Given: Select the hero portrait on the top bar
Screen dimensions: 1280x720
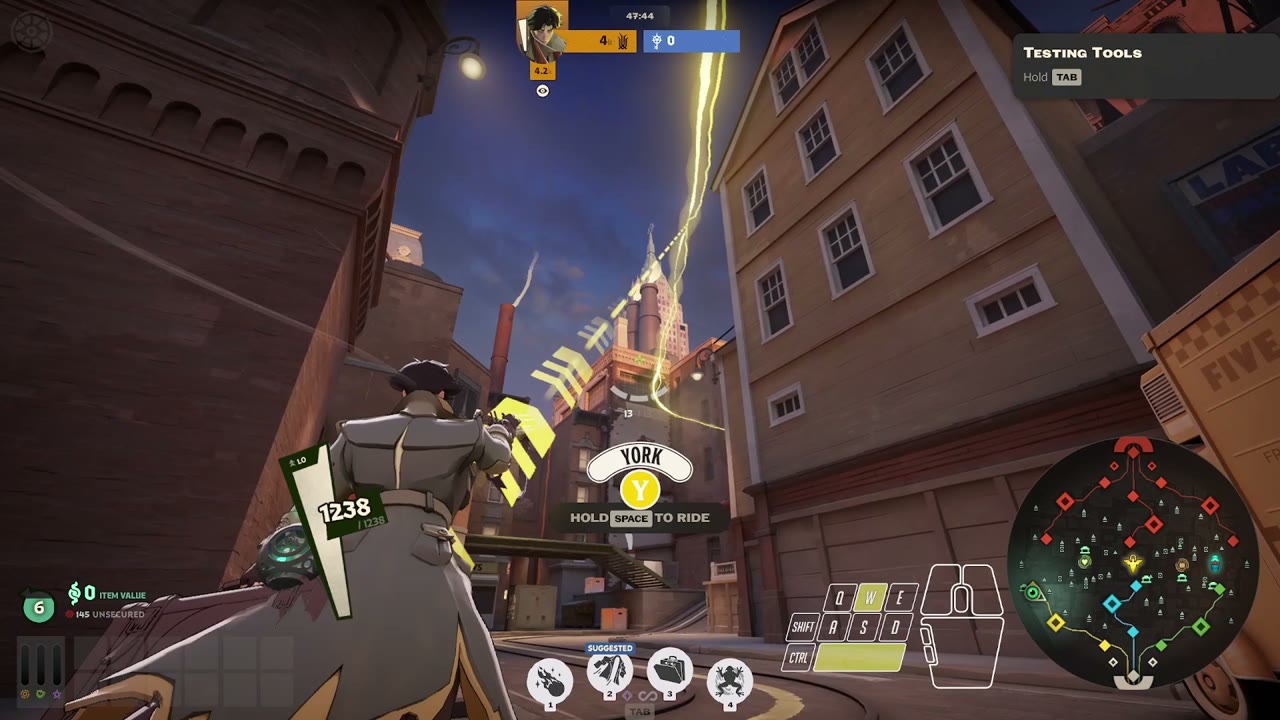Looking at the screenshot, I should [x=542, y=30].
